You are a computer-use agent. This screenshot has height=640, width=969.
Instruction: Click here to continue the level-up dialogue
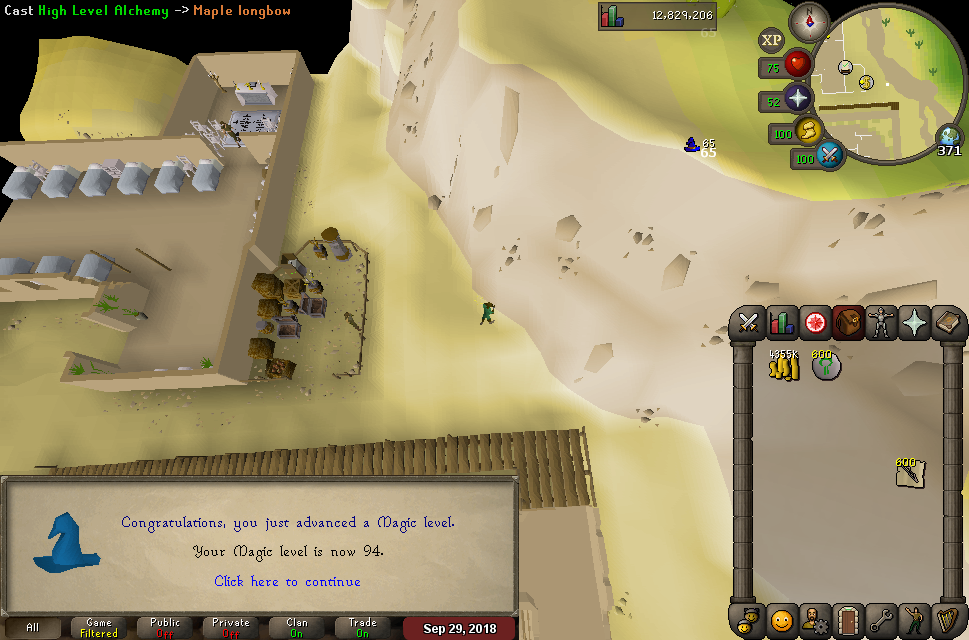pos(288,581)
